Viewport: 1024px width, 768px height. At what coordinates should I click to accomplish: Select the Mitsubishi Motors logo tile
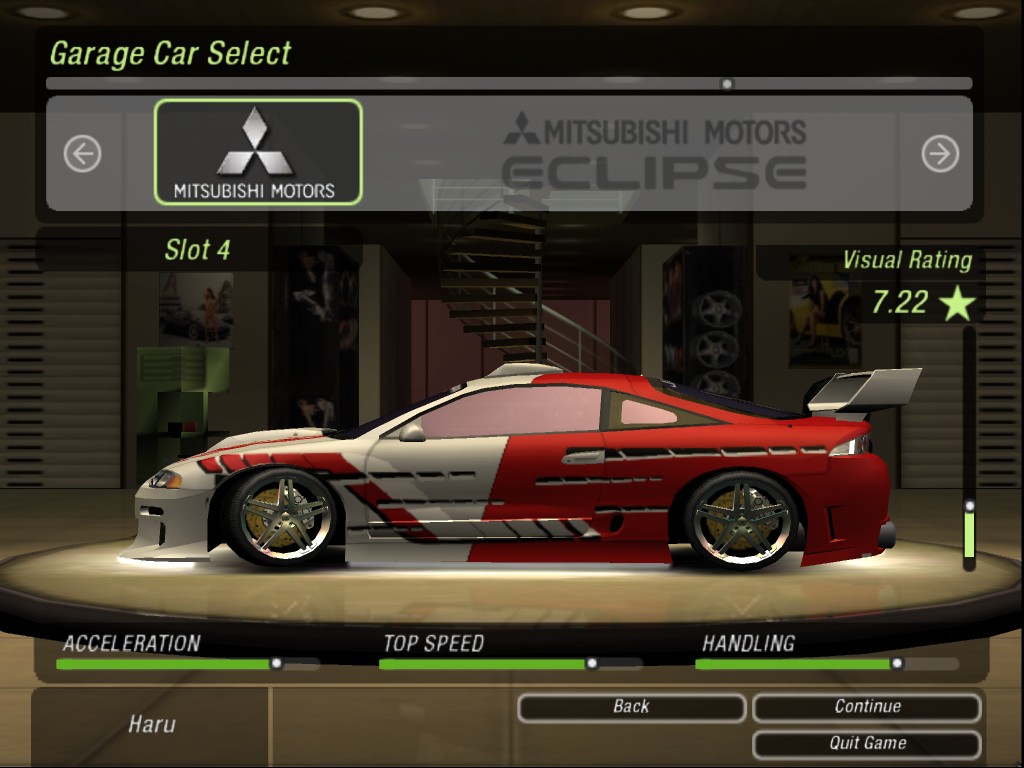[257, 152]
